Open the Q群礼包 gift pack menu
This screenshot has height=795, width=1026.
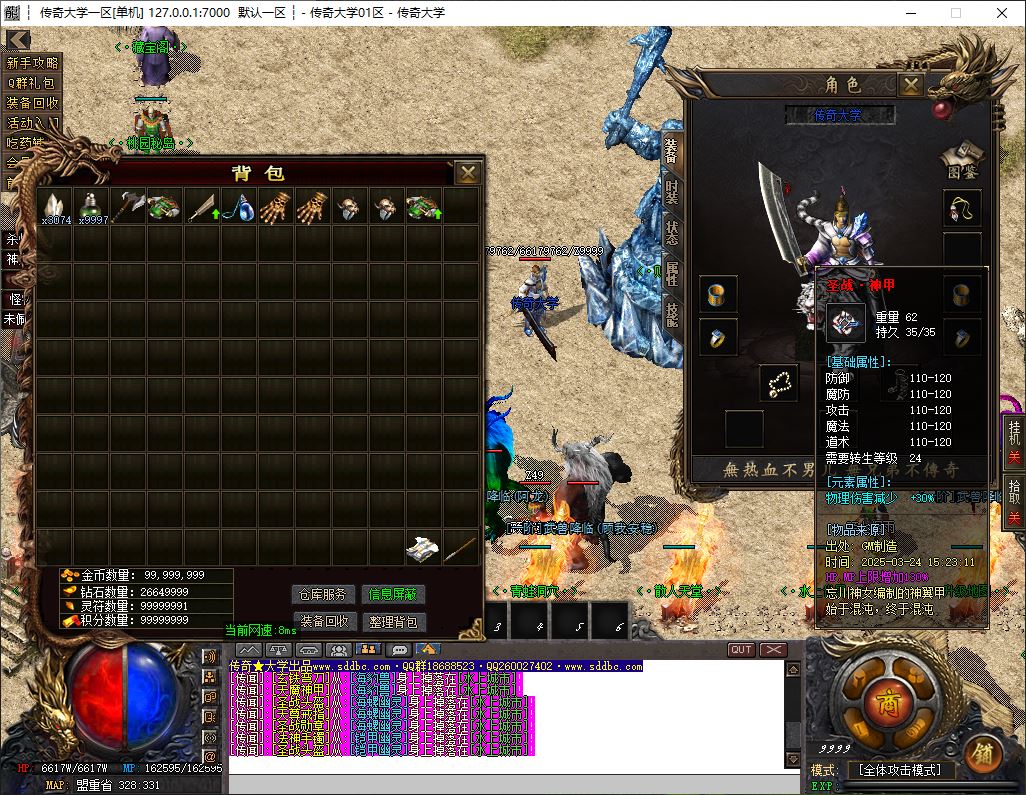(33, 82)
